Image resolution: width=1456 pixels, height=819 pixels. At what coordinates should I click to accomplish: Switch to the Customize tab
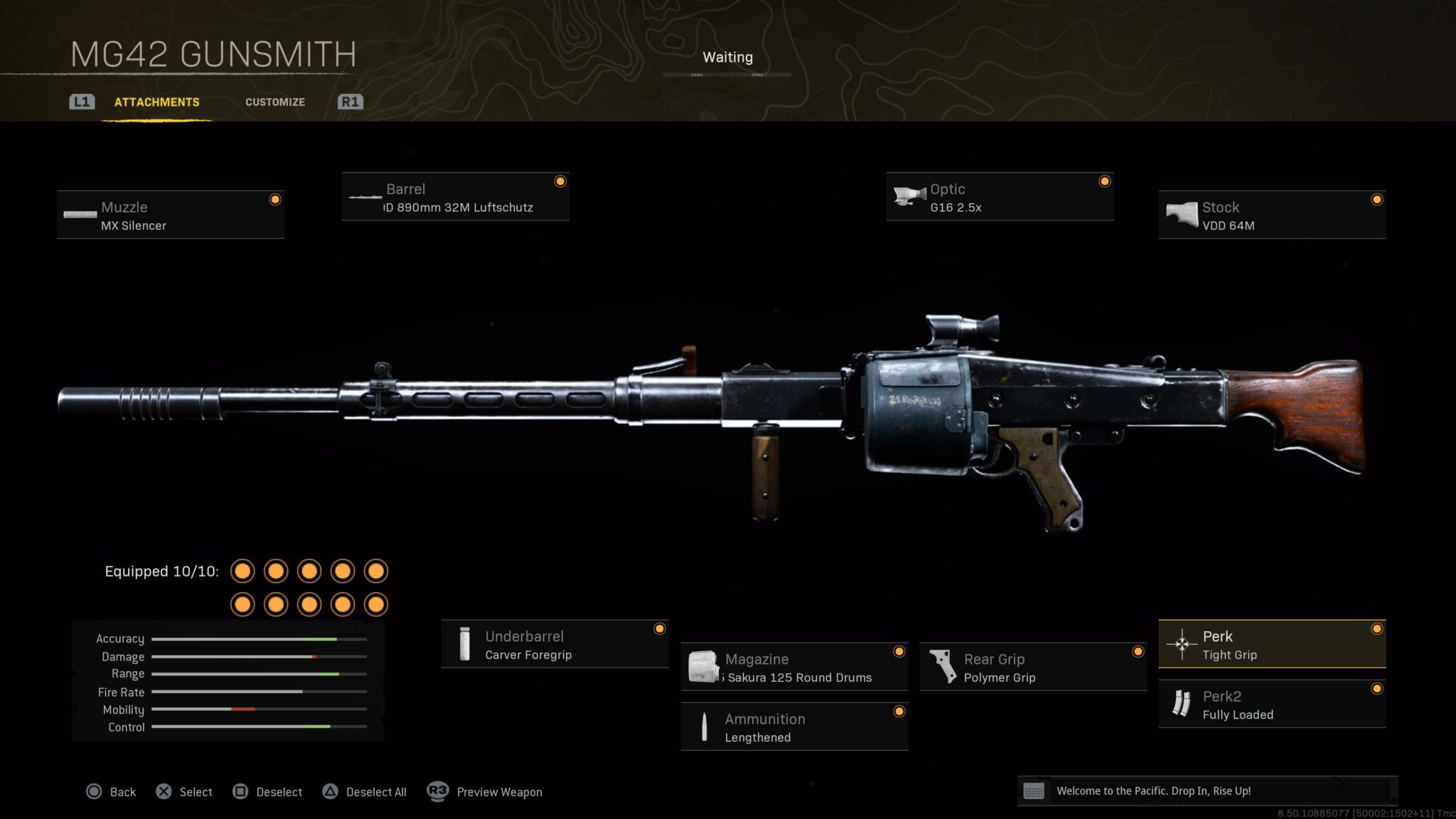tap(275, 102)
